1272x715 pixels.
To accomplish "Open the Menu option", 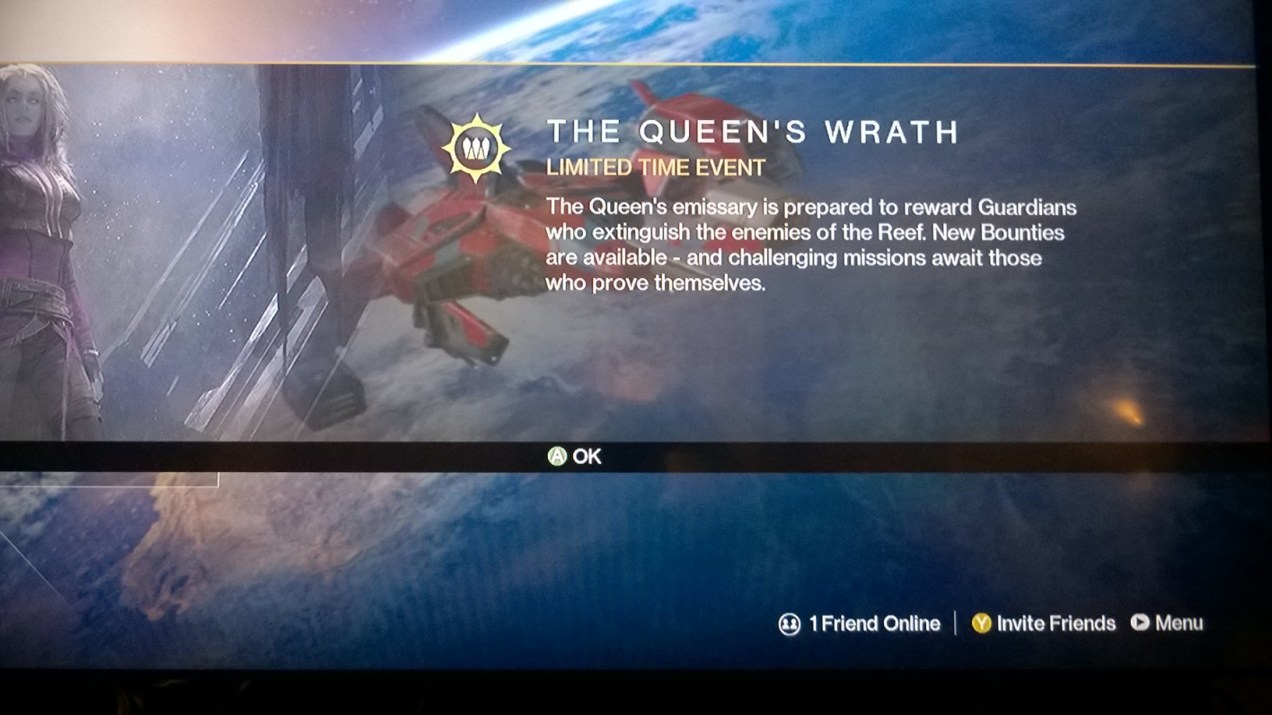I will [x=1167, y=623].
